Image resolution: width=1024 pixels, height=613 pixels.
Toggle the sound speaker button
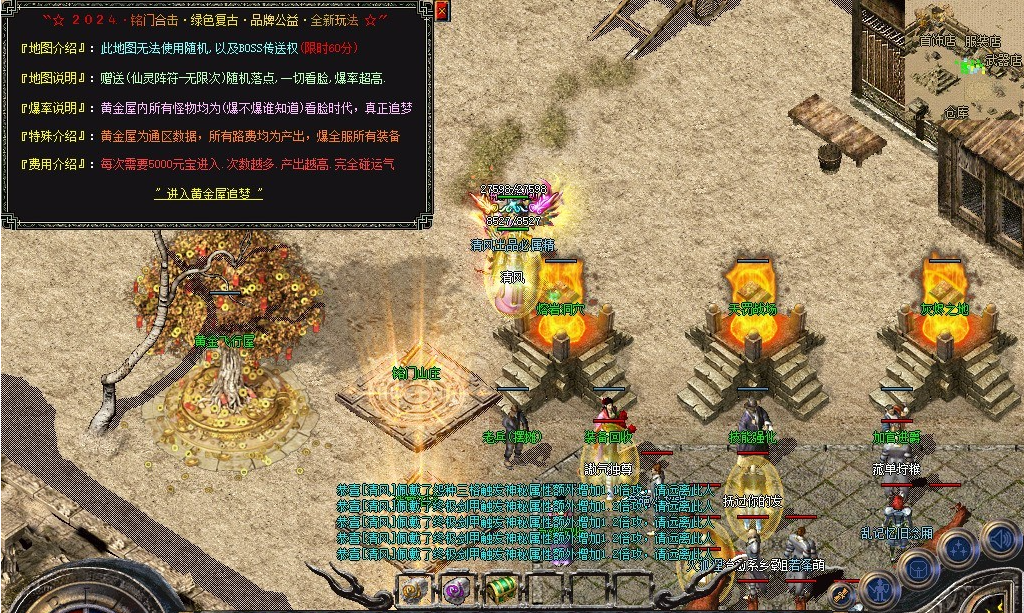(1000, 541)
